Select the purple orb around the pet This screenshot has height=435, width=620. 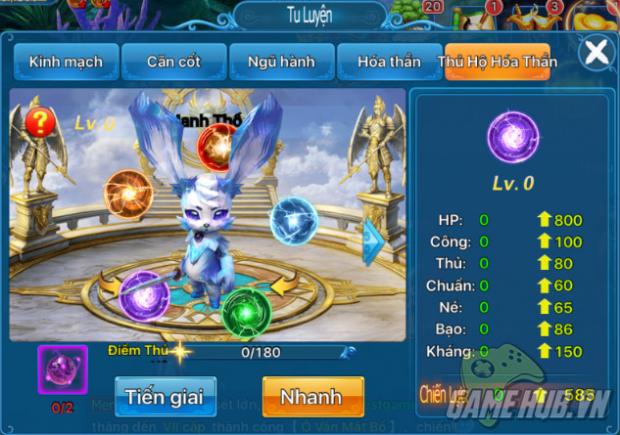(143, 295)
